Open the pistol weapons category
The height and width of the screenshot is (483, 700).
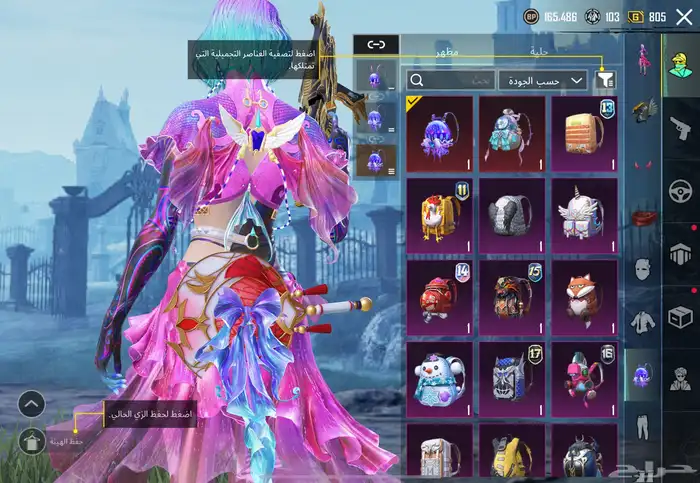tap(680, 126)
